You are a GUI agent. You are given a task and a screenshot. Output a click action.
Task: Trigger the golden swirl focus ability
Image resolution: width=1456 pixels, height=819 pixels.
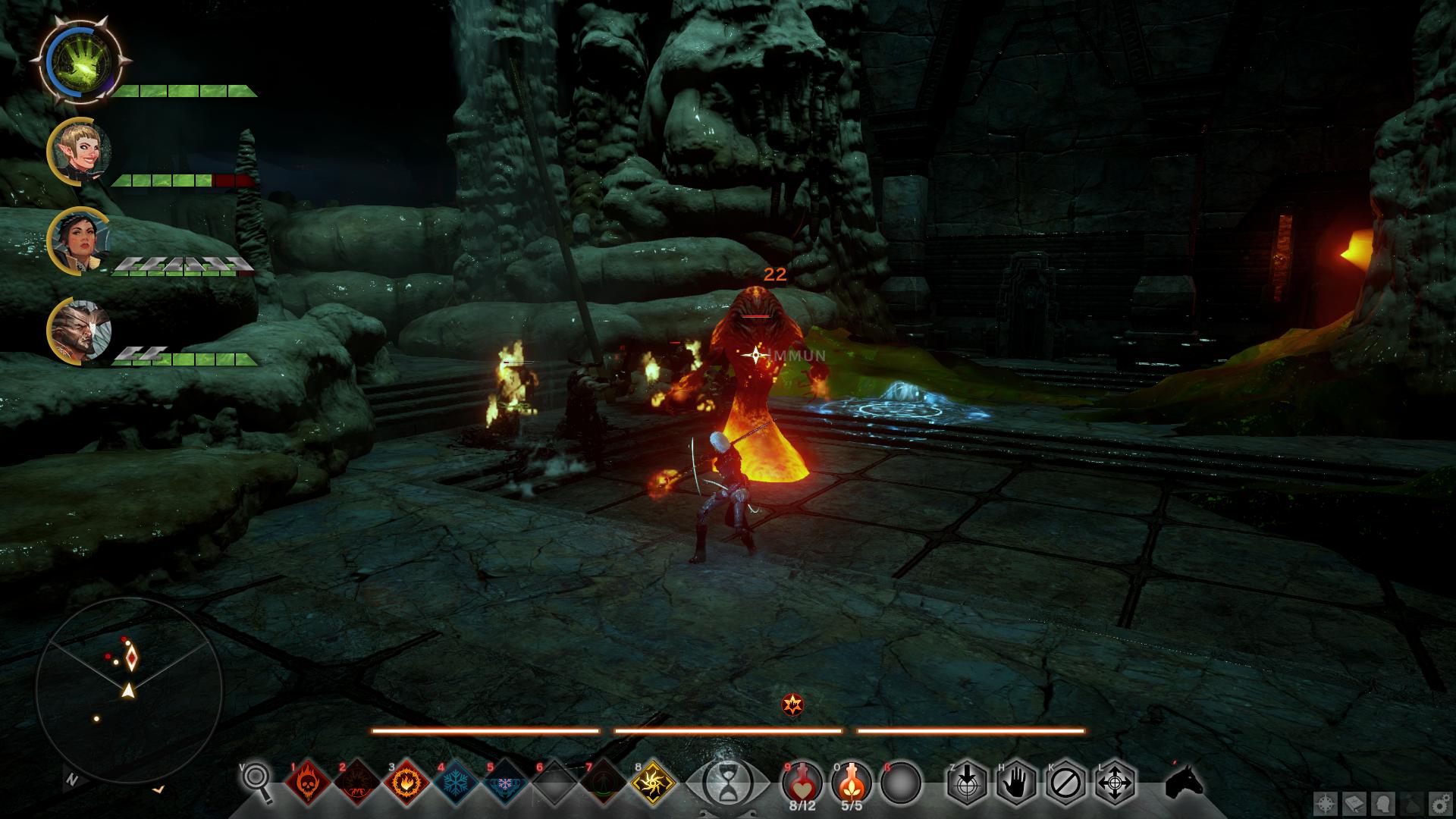[654, 781]
